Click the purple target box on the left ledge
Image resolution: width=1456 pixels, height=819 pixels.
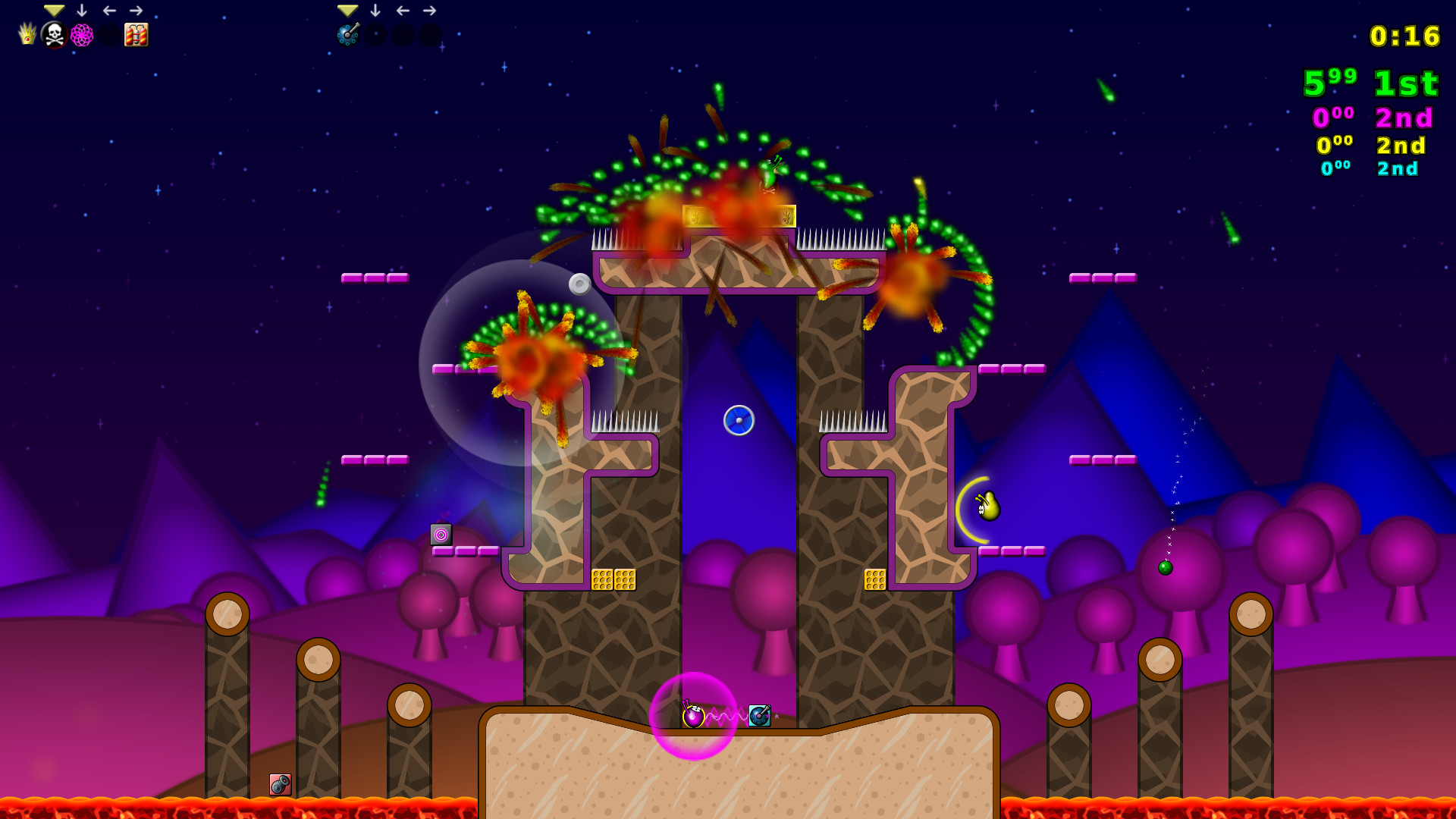(x=442, y=535)
